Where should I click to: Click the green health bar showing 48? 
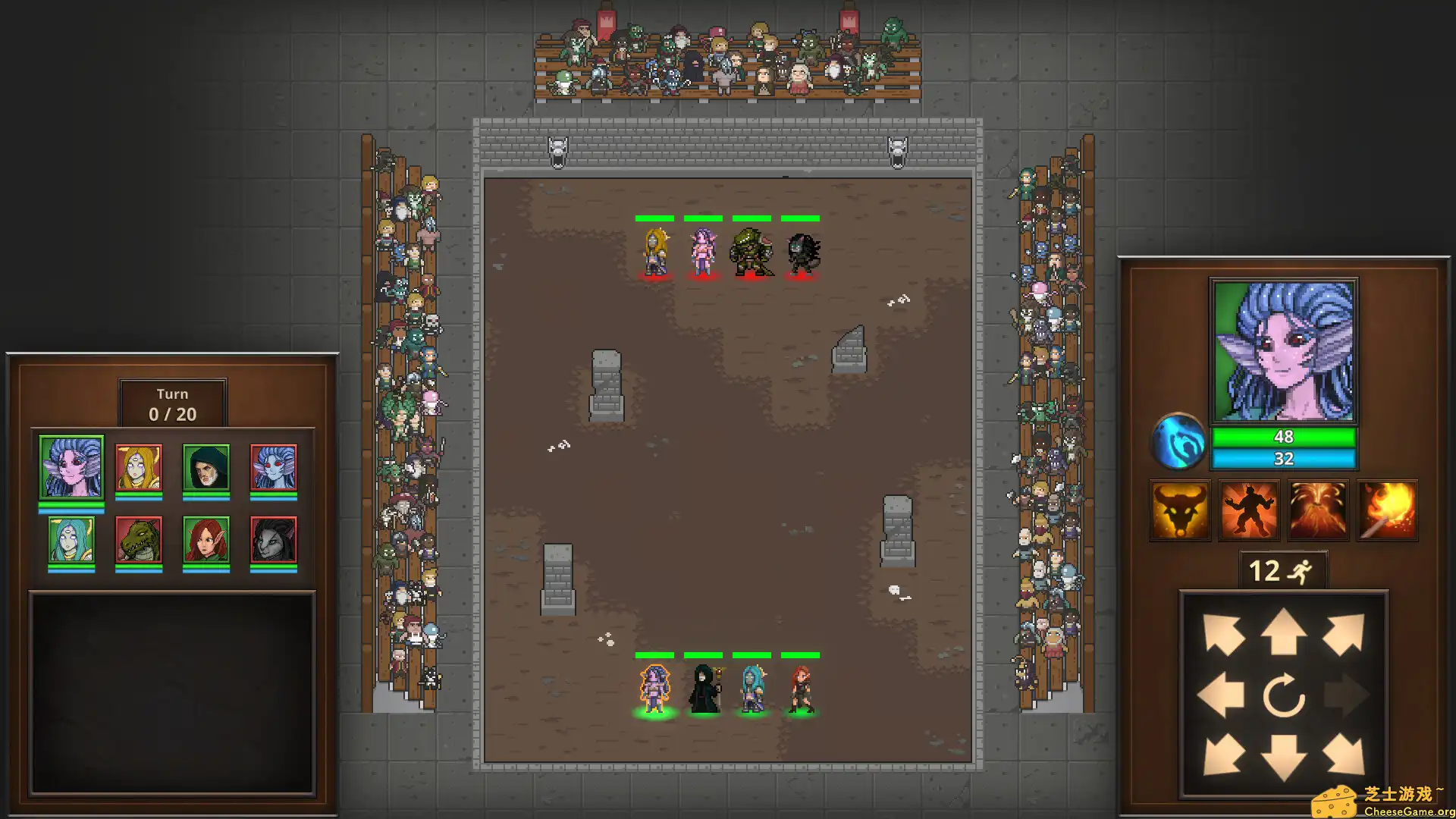pyautogui.click(x=1282, y=436)
